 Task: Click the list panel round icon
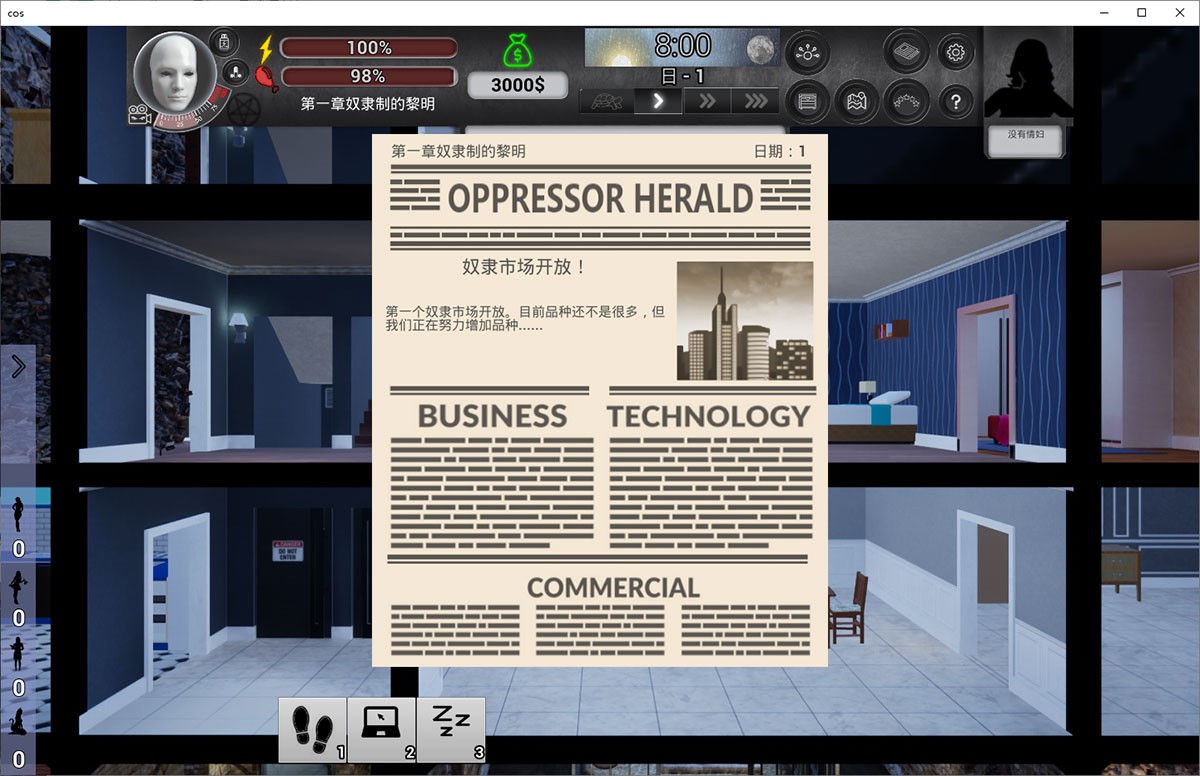[807, 101]
